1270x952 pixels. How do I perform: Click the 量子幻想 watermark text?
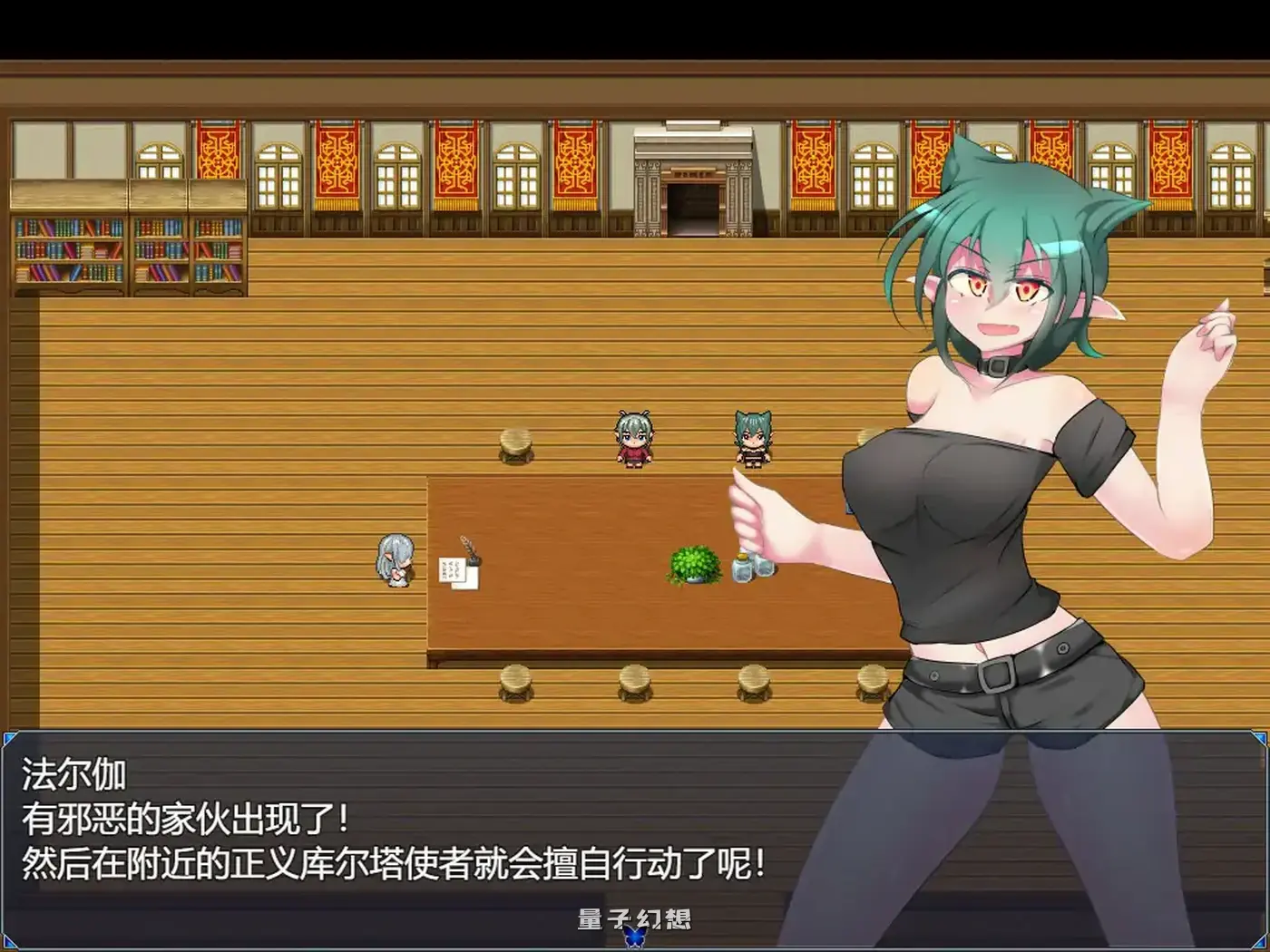point(633,918)
